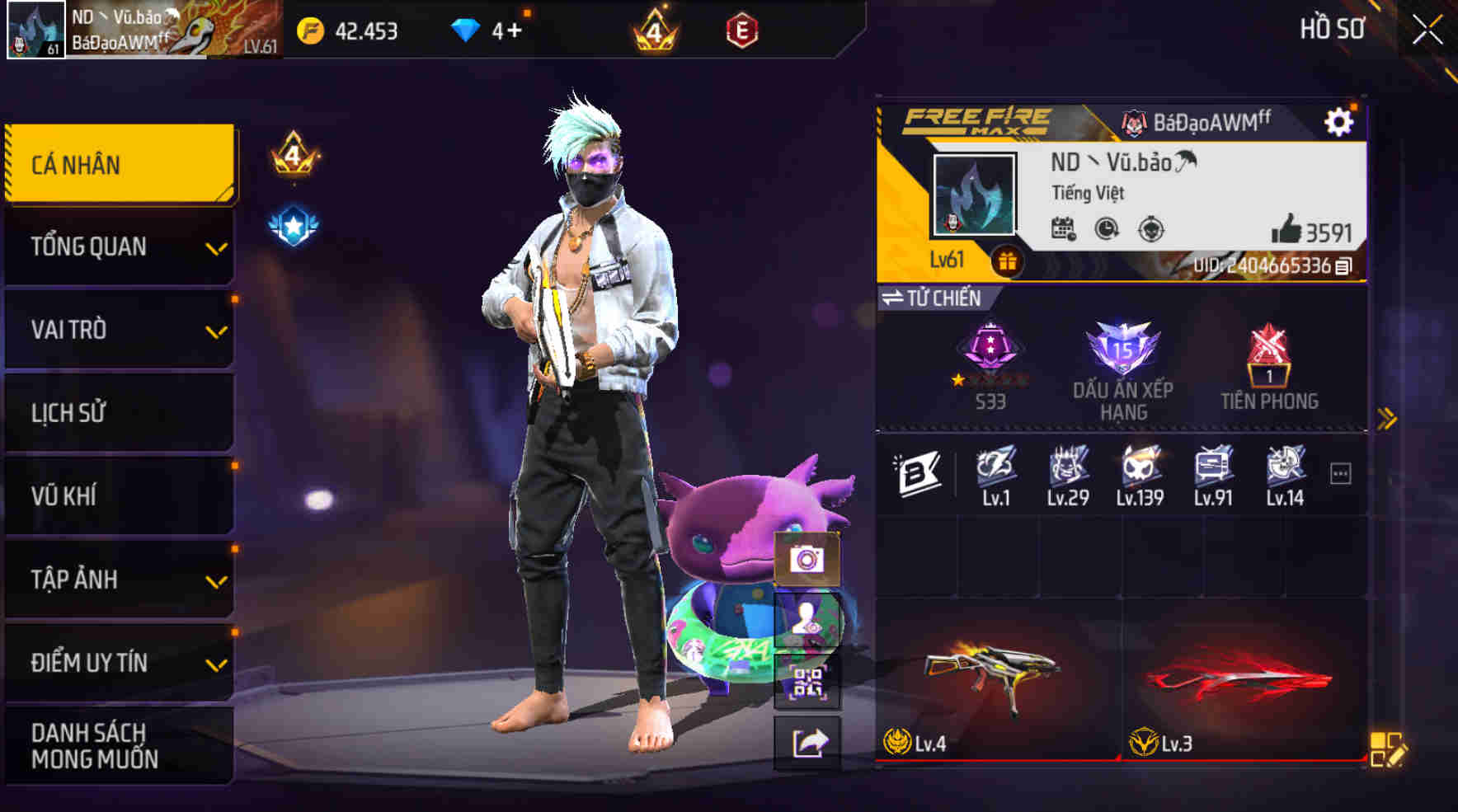Screen dimensions: 1458x812
Task: Open the LỊCH SỬ menu item
Action: (x=120, y=412)
